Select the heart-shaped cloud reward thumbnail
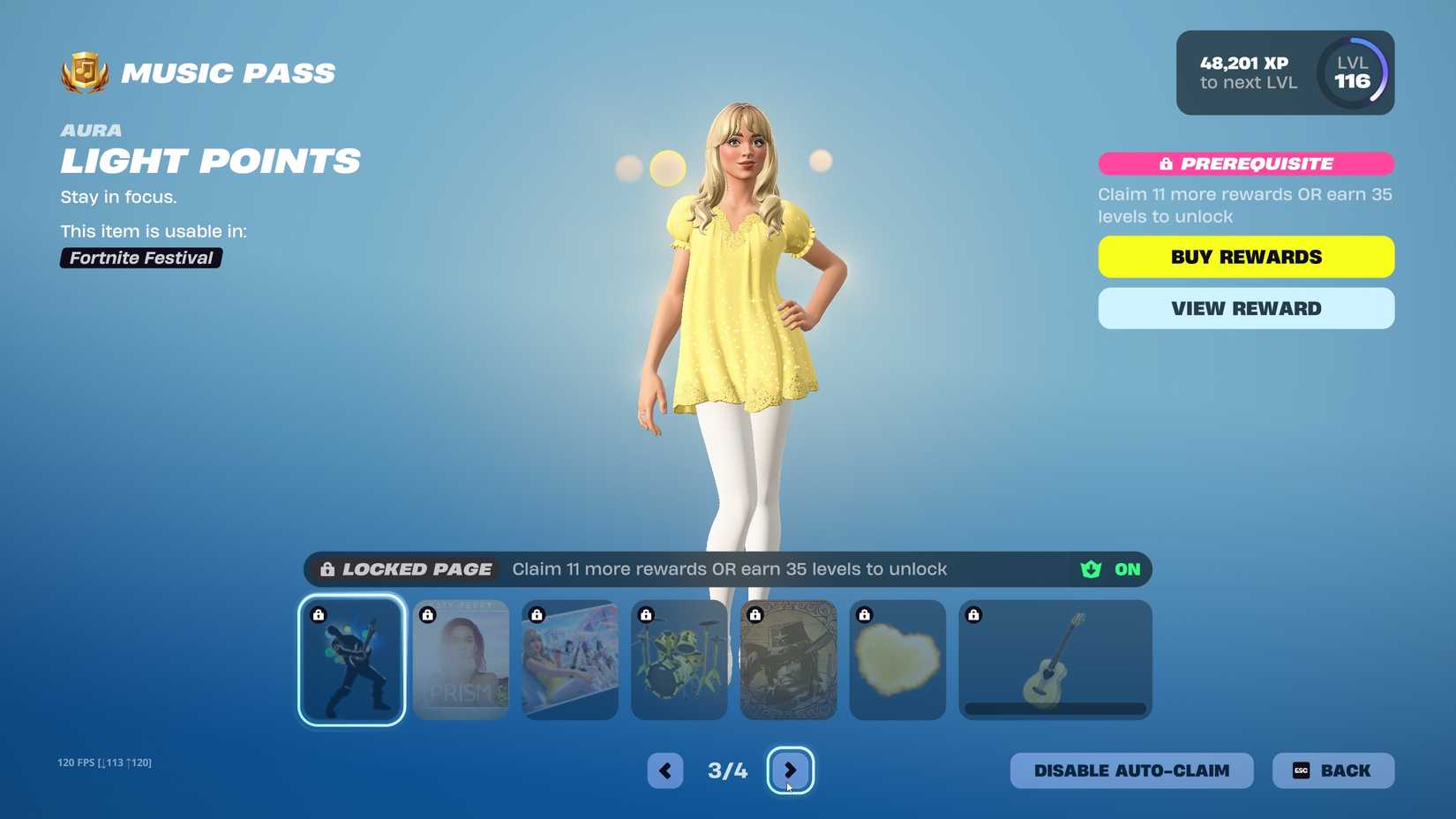 (x=897, y=659)
